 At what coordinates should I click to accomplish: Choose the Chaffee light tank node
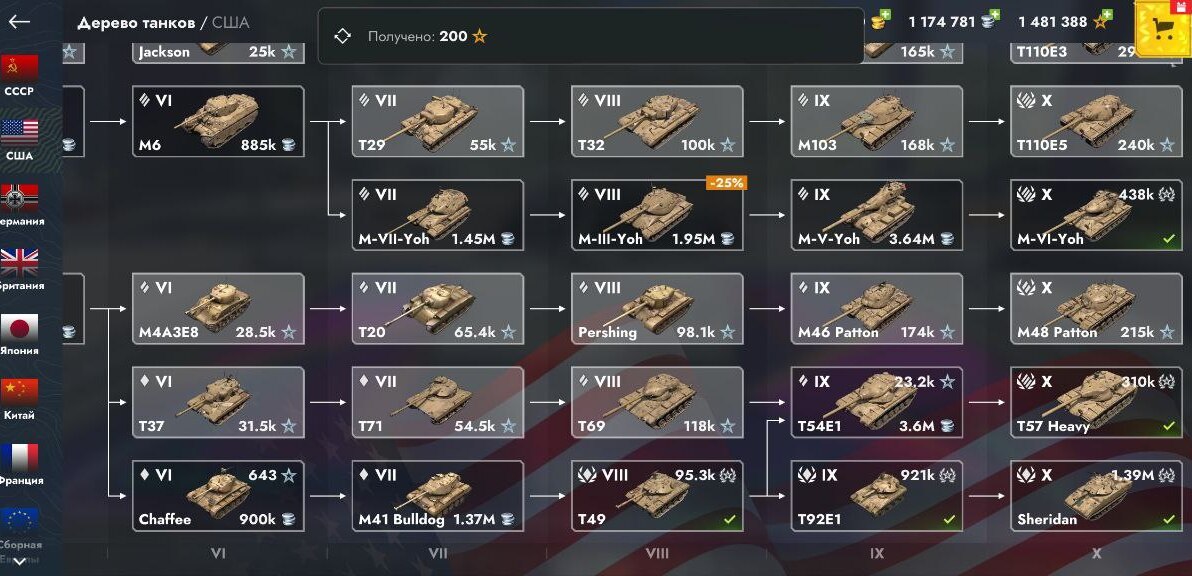218,496
